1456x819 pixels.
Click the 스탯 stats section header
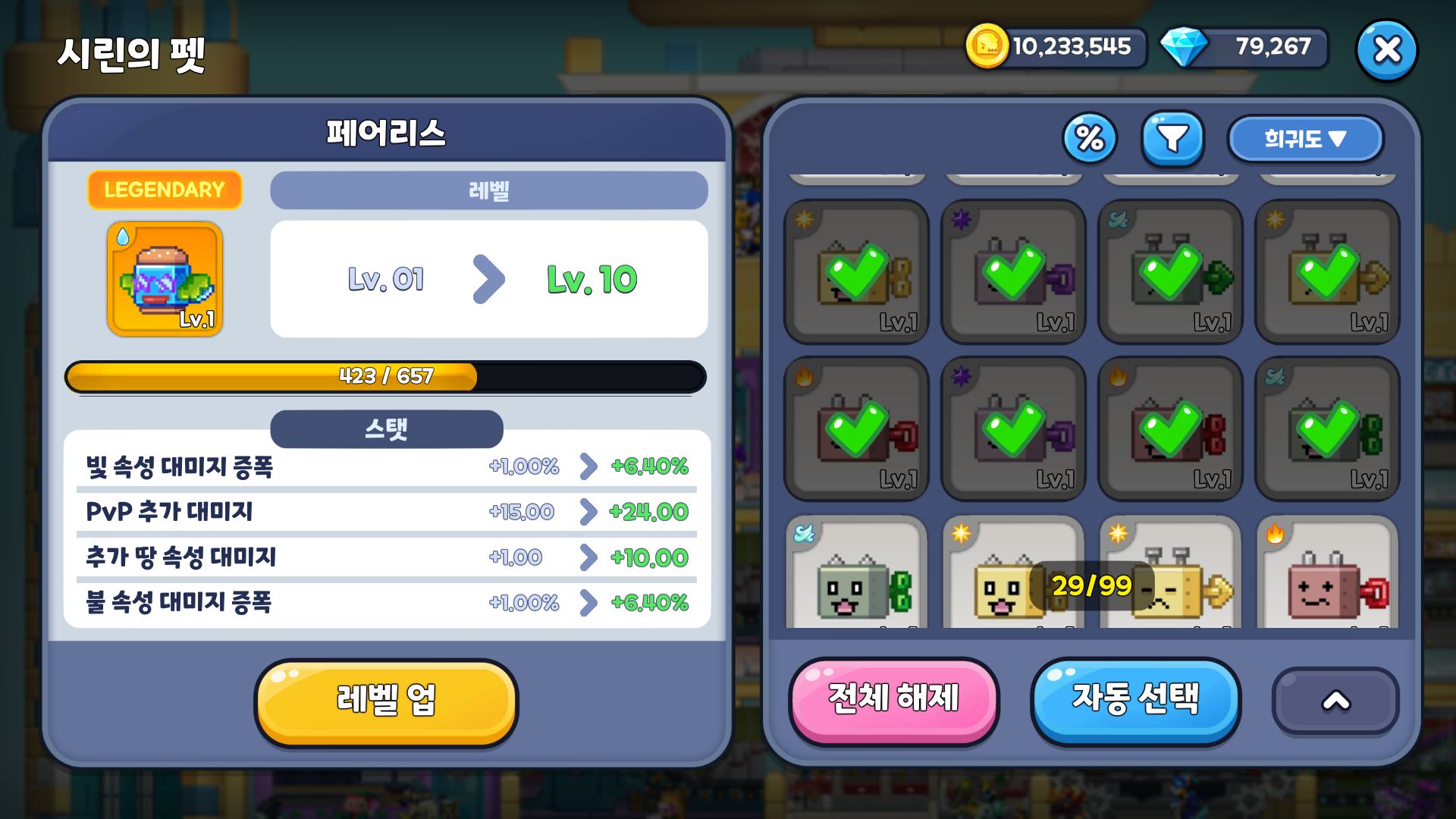[386, 428]
